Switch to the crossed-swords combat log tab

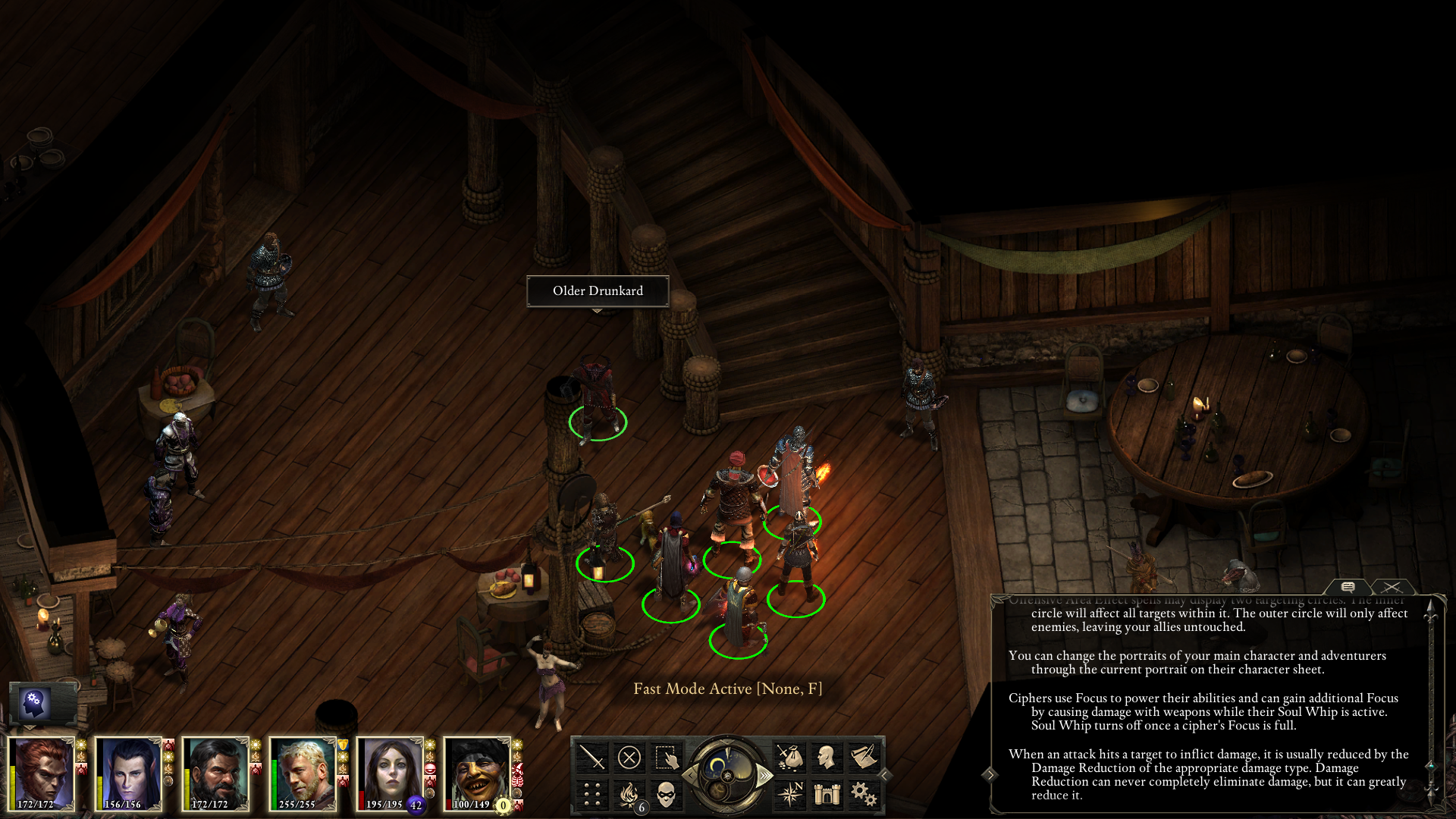[x=1391, y=587]
